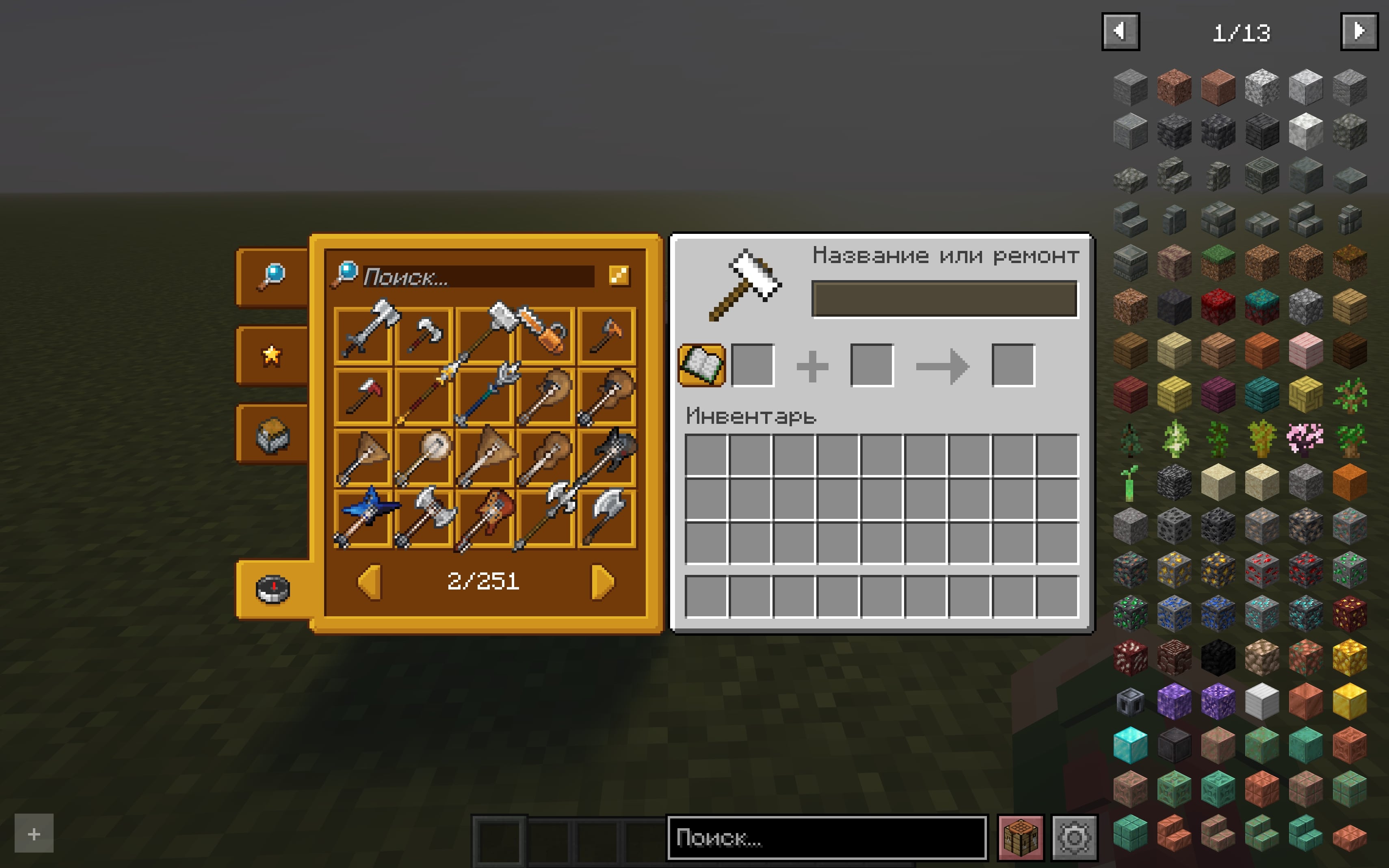Switch to the compass category tab
The height and width of the screenshot is (868, 1389).
[273, 589]
